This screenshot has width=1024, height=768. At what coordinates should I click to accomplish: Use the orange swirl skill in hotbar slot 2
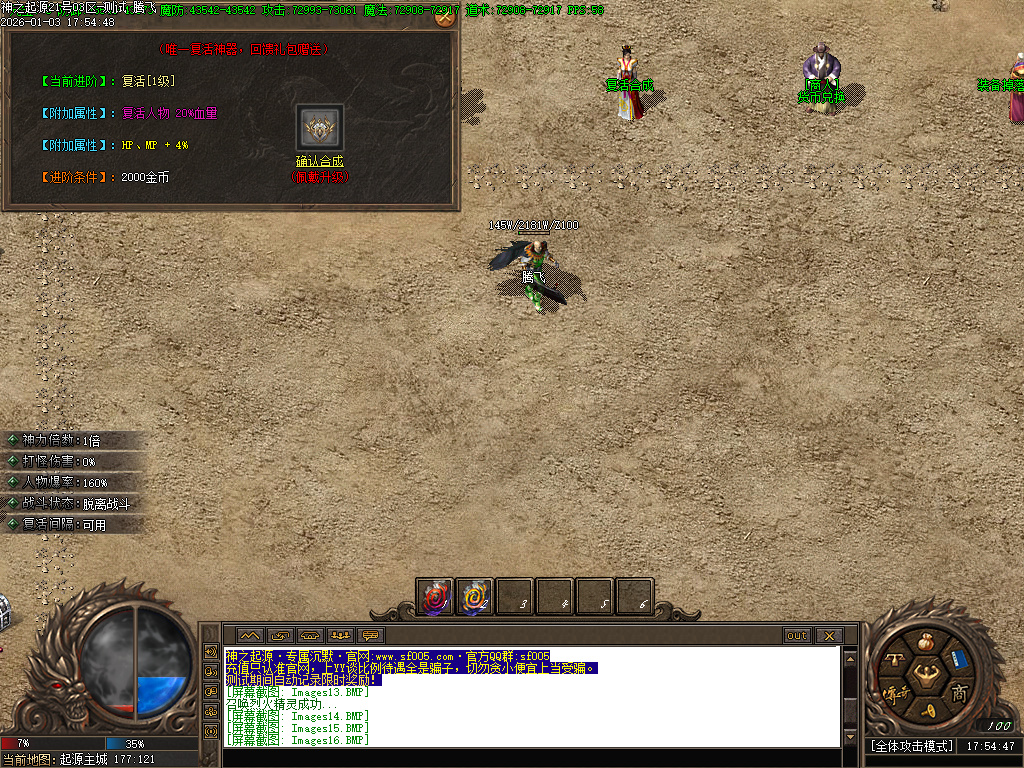tap(475, 597)
